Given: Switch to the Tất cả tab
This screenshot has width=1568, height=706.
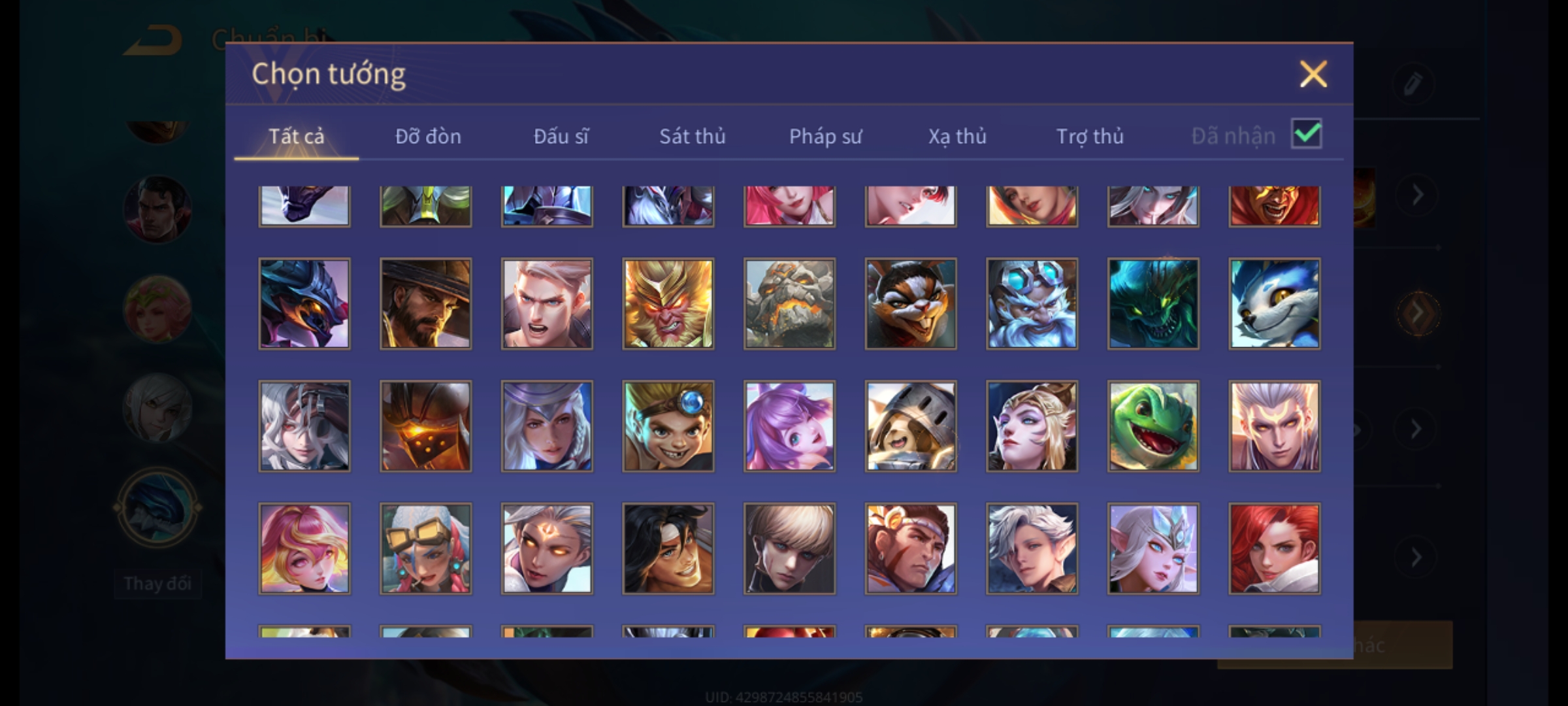Looking at the screenshot, I should tap(296, 136).
